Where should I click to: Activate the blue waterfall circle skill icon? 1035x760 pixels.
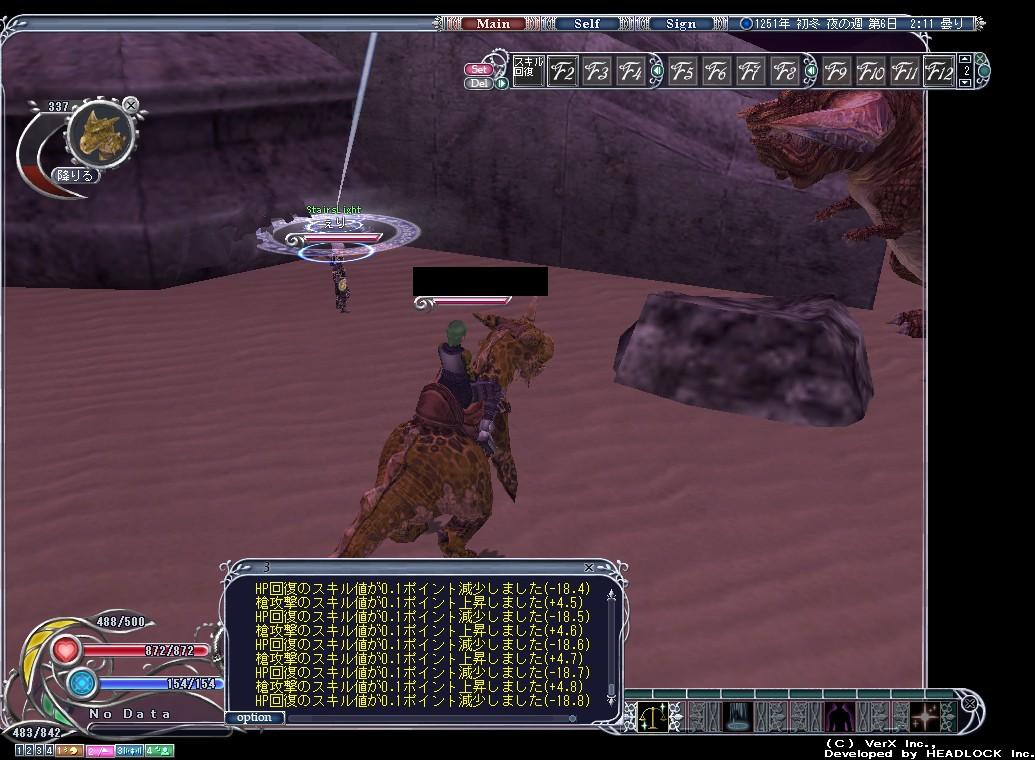[x=740, y=716]
